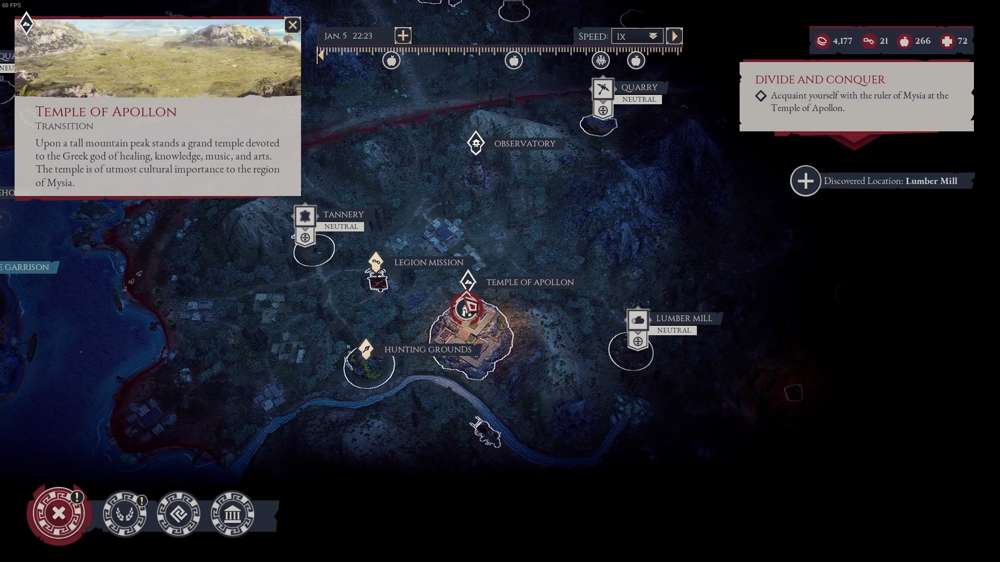
Task: Open the laurel wreath menu button
Action: [126, 514]
